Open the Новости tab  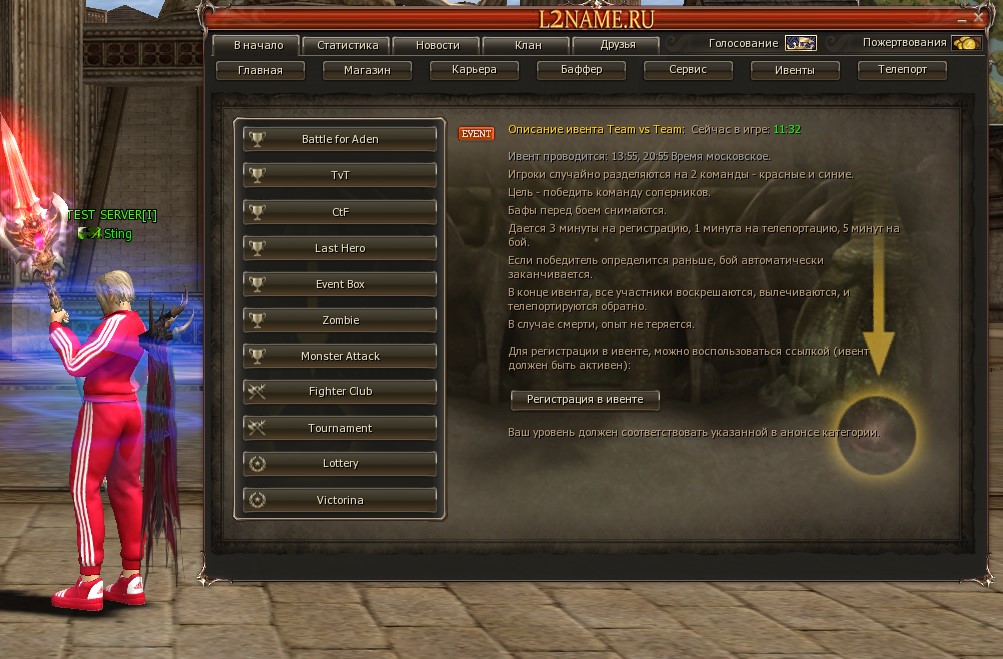click(x=438, y=45)
